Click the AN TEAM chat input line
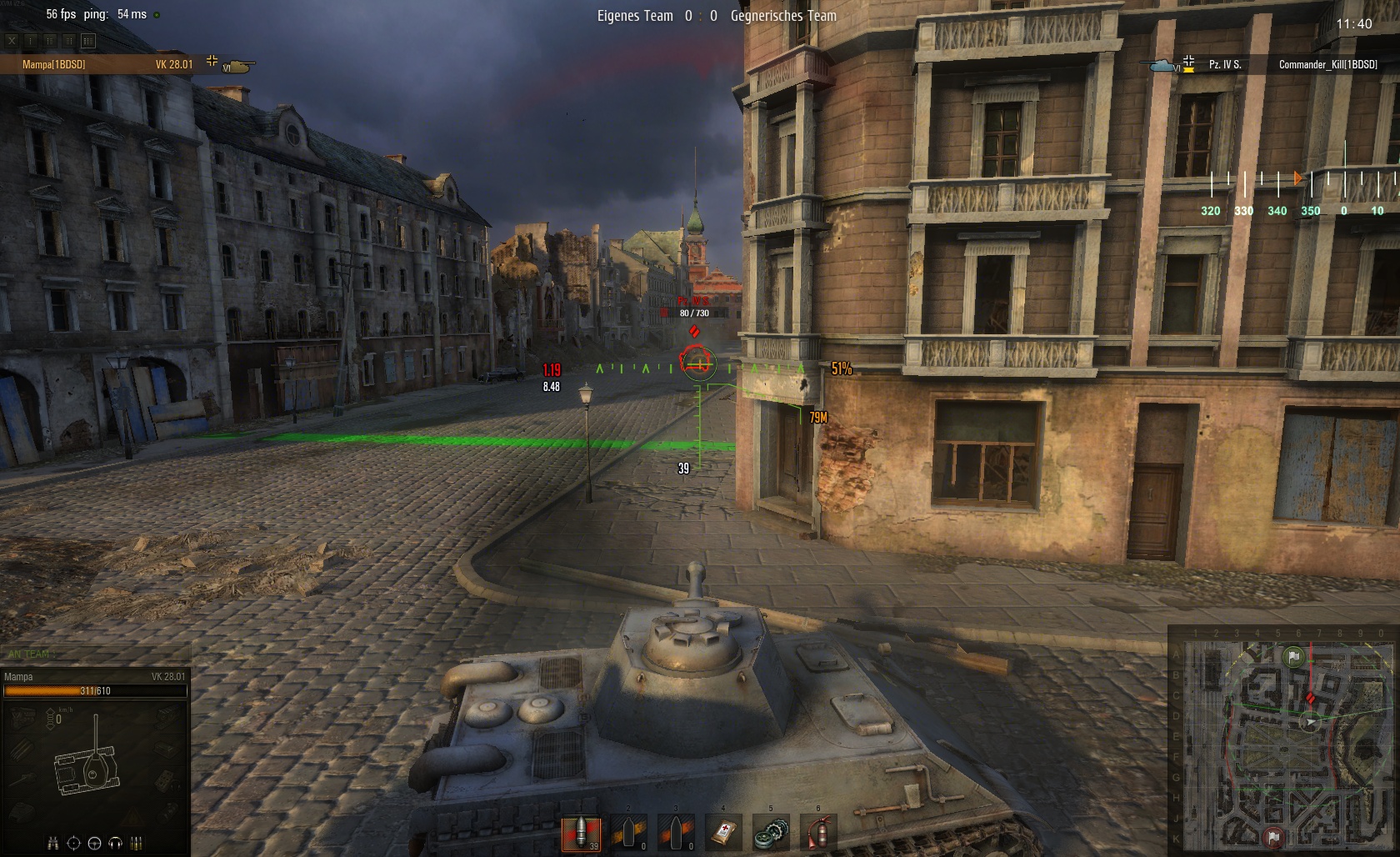Image resolution: width=1400 pixels, height=857 pixels. pyautogui.click(x=96, y=654)
